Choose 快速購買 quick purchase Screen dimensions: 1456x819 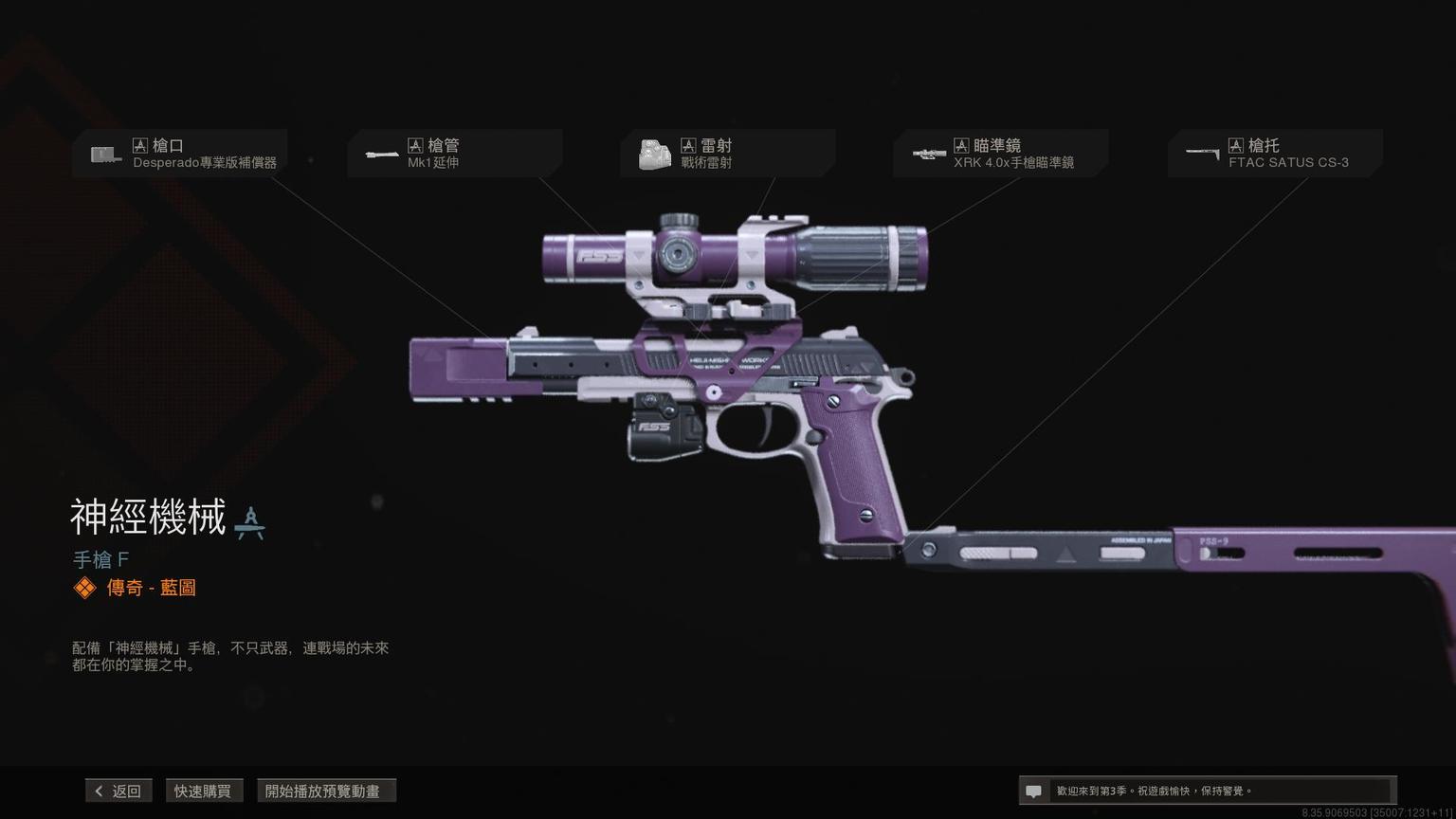click(x=203, y=791)
